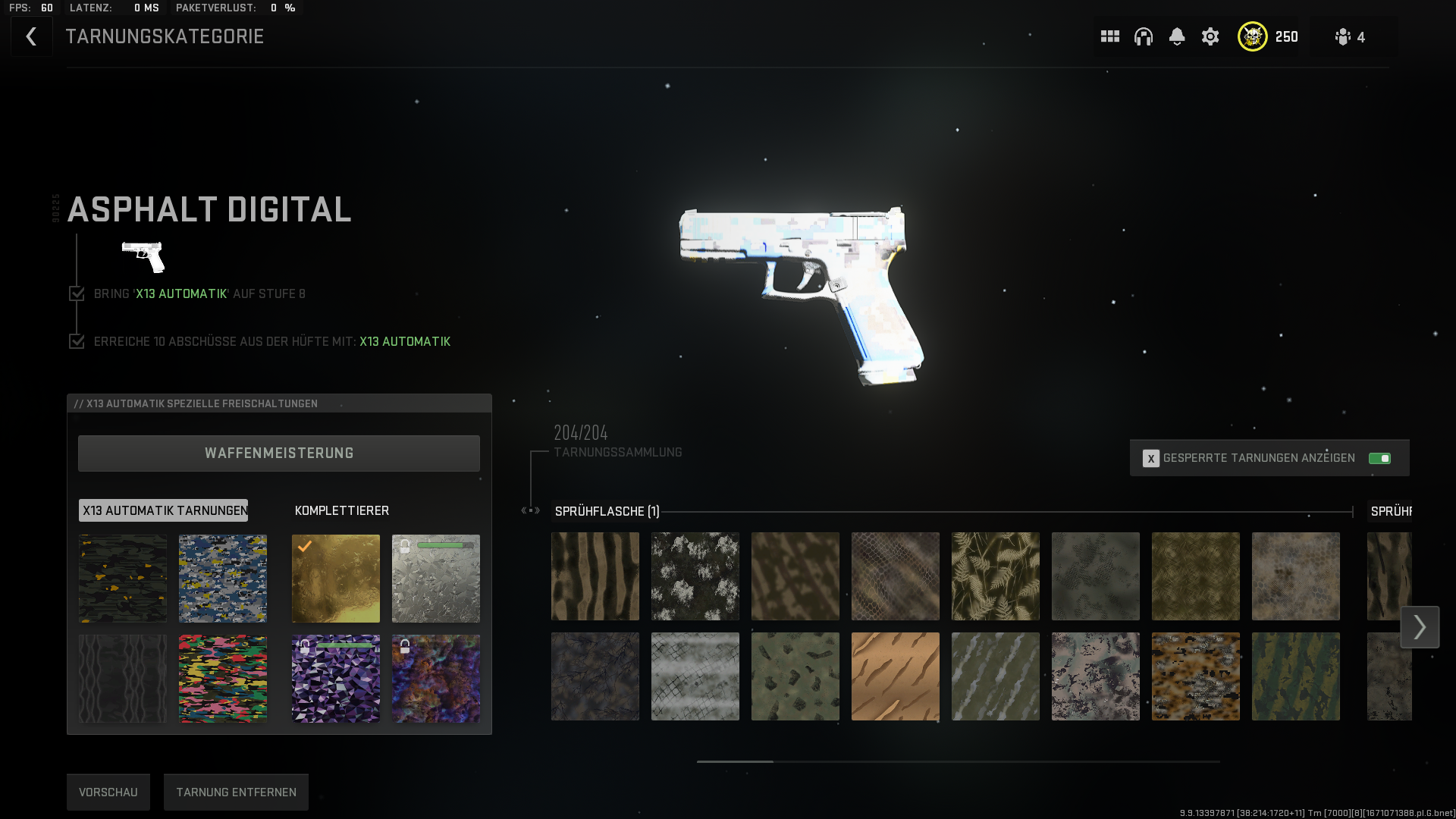
Task: Switch to the Komplettierer tab
Action: coord(342,510)
